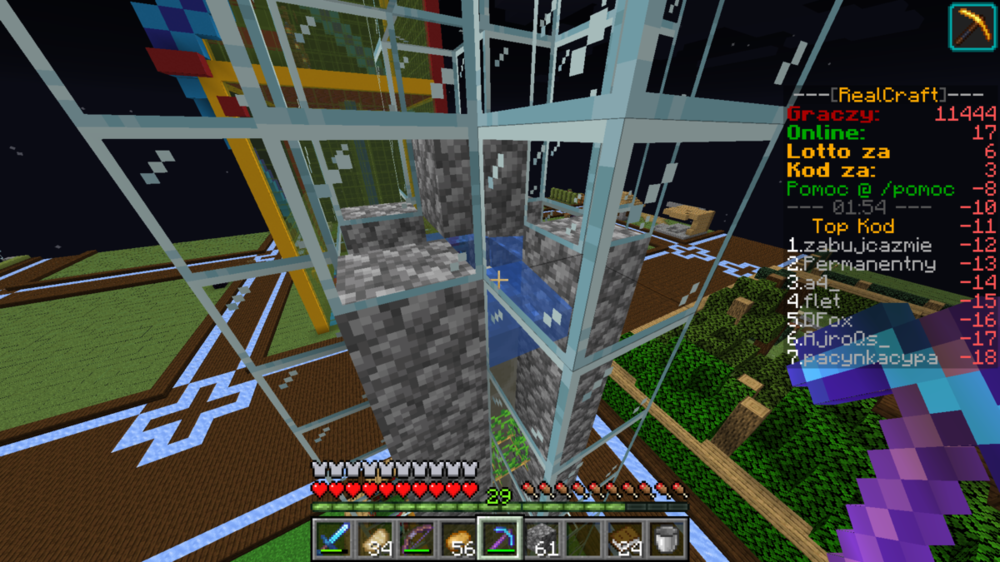Pick the hotbar item stacked to 34
Screen dimensions: 1000x562
click(376, 538)
